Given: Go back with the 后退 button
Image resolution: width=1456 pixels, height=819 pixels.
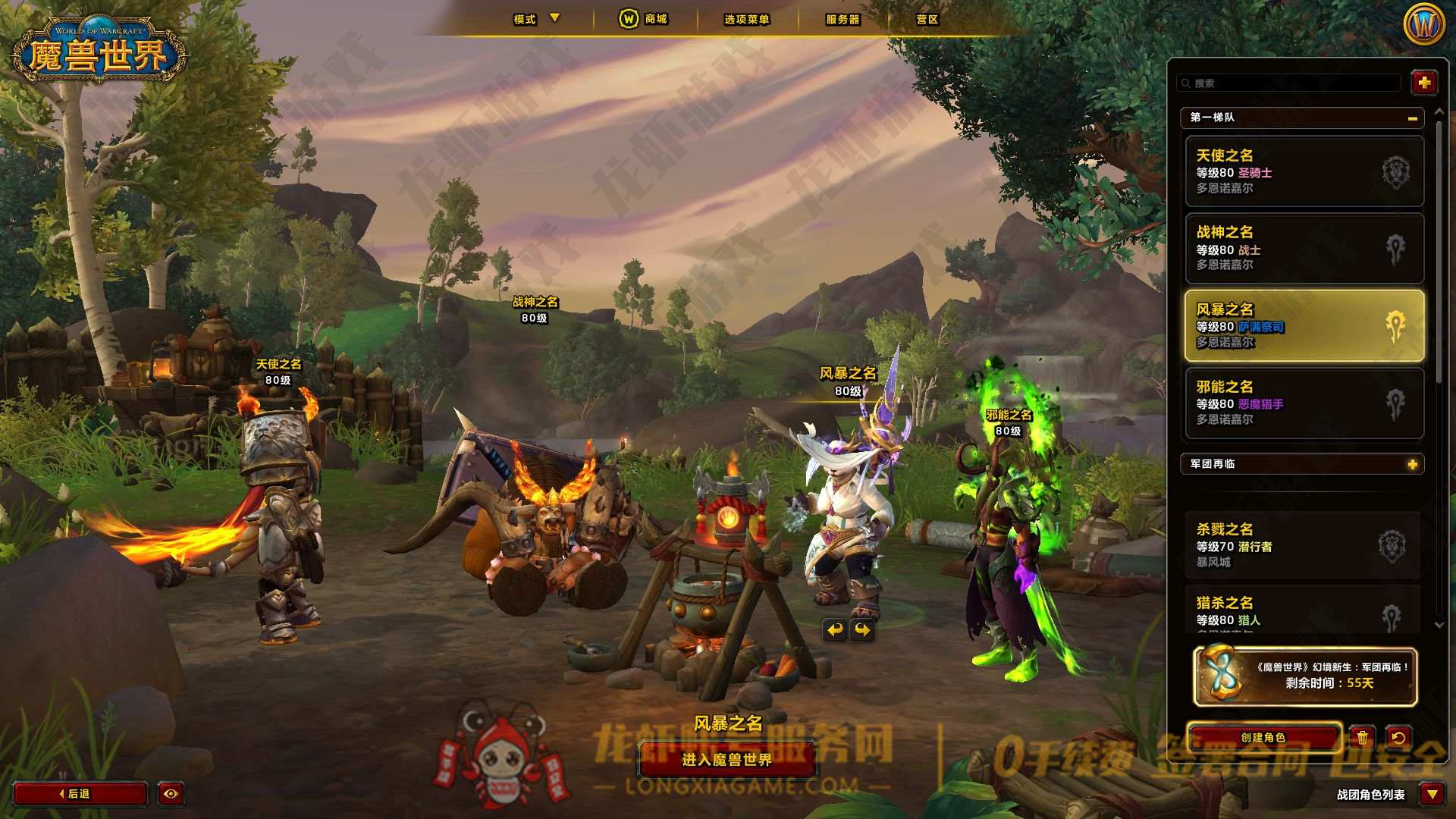Looking at the screenshot, I should click(x=80, y=793).
